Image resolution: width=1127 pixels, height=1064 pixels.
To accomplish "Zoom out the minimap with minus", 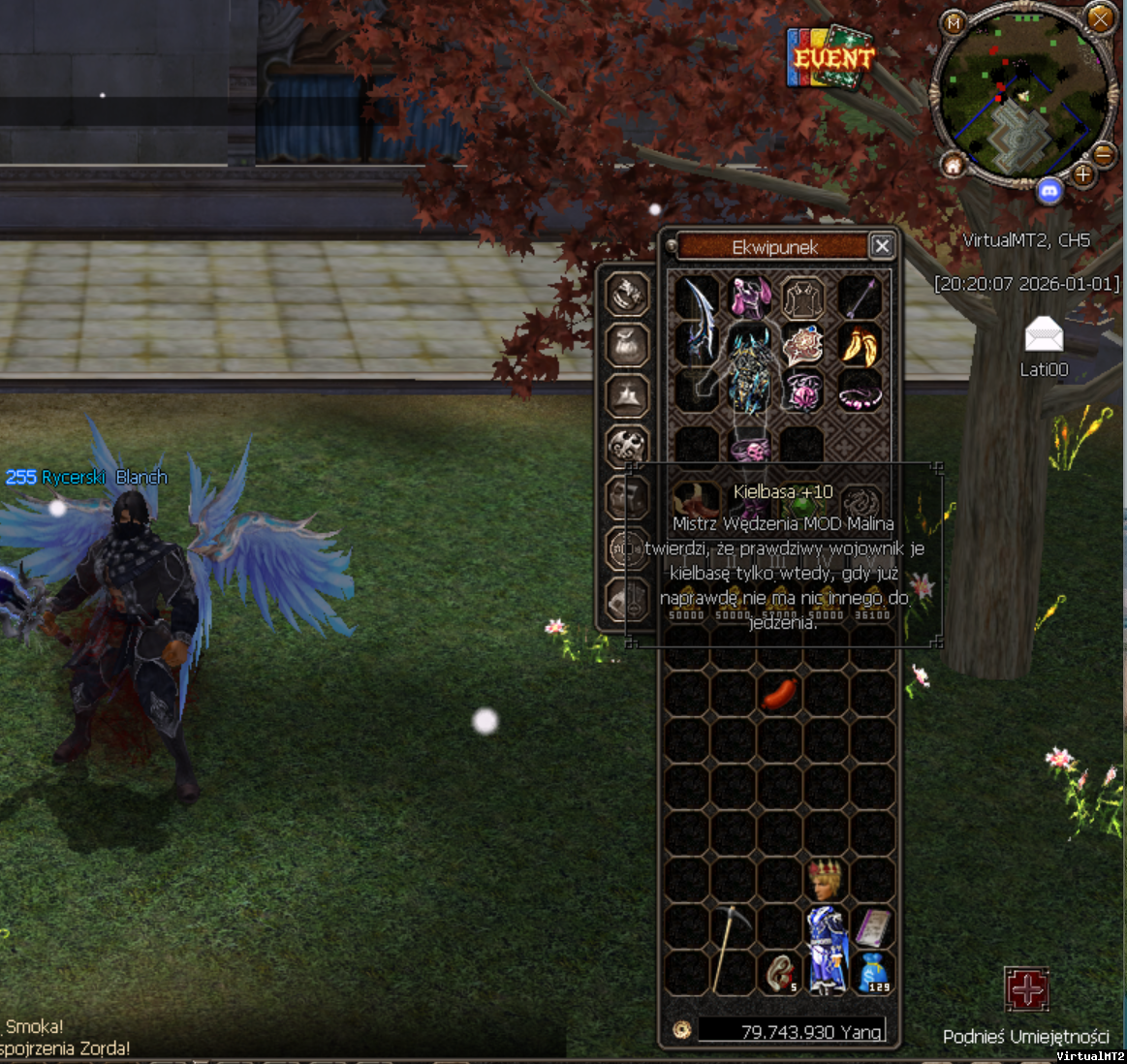I will (x=1103, y=154).
